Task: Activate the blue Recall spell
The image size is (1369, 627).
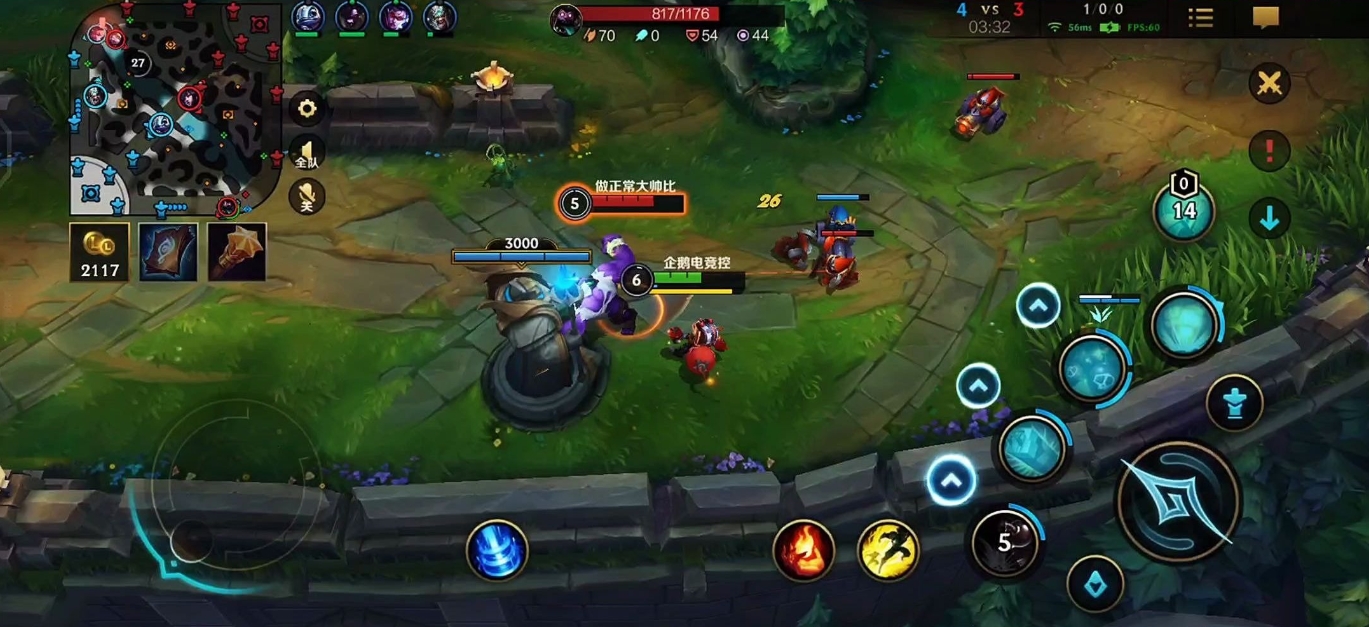Action: (x=497, y=551)
